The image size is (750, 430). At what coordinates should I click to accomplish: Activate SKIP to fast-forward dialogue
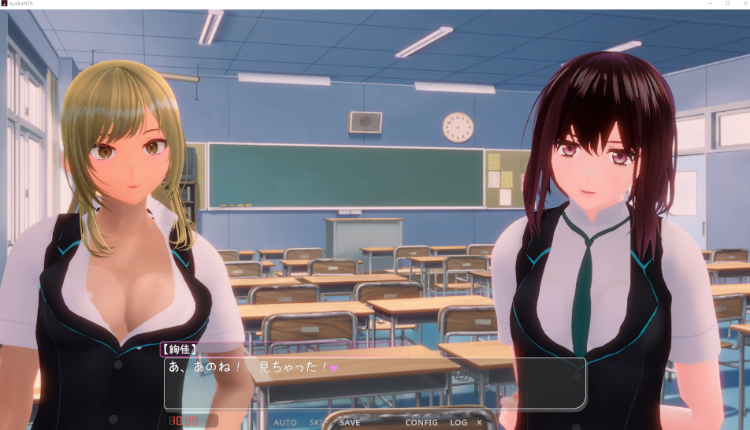click(317, 422)
